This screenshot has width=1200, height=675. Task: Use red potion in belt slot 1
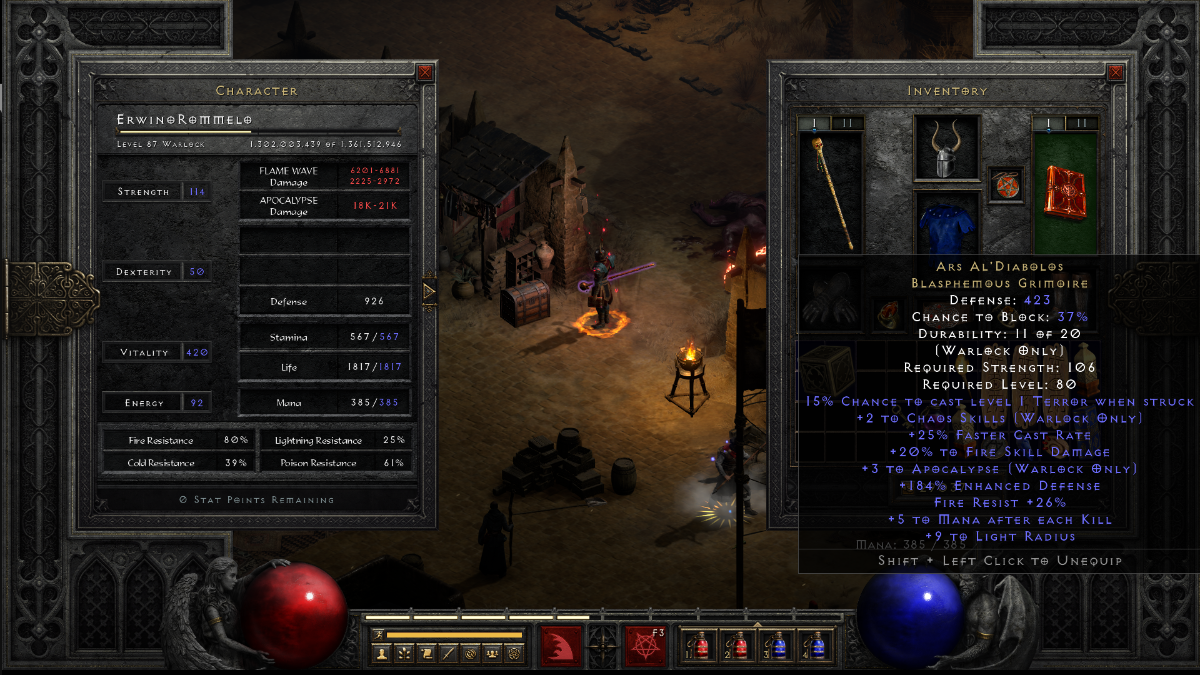(700, 647)
